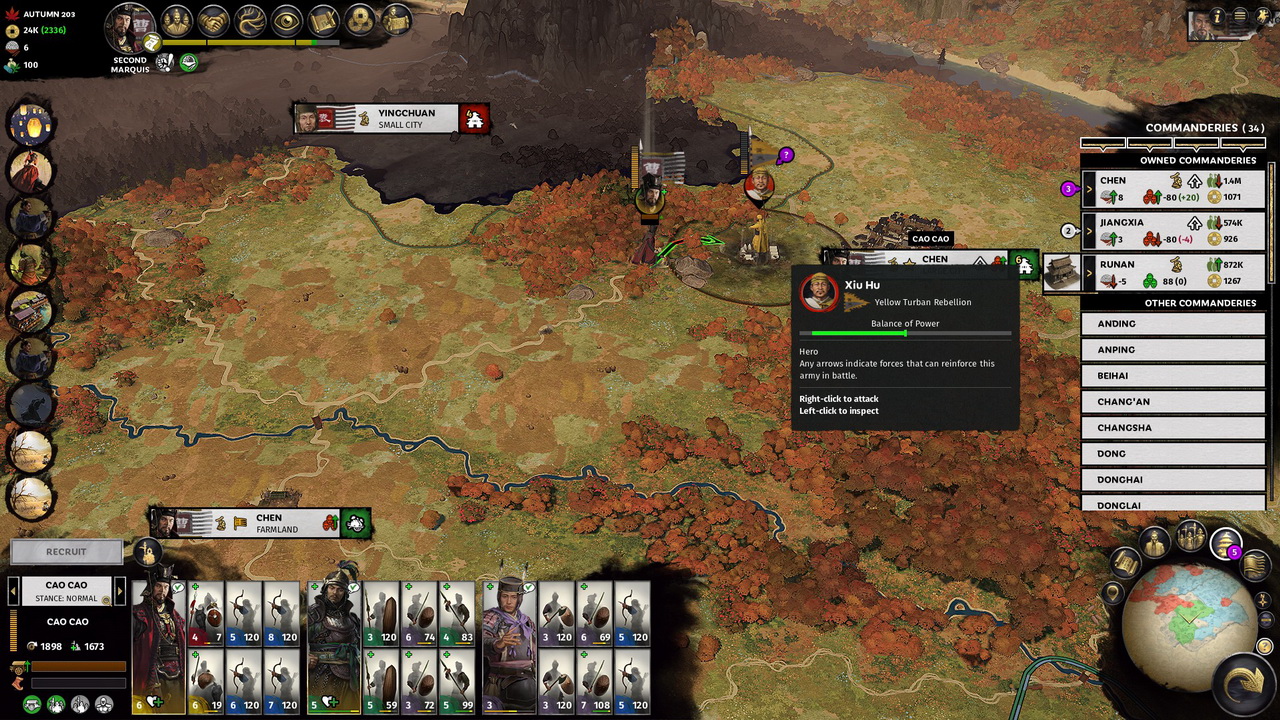Open the info advisor button

[x=1217, y=17]
